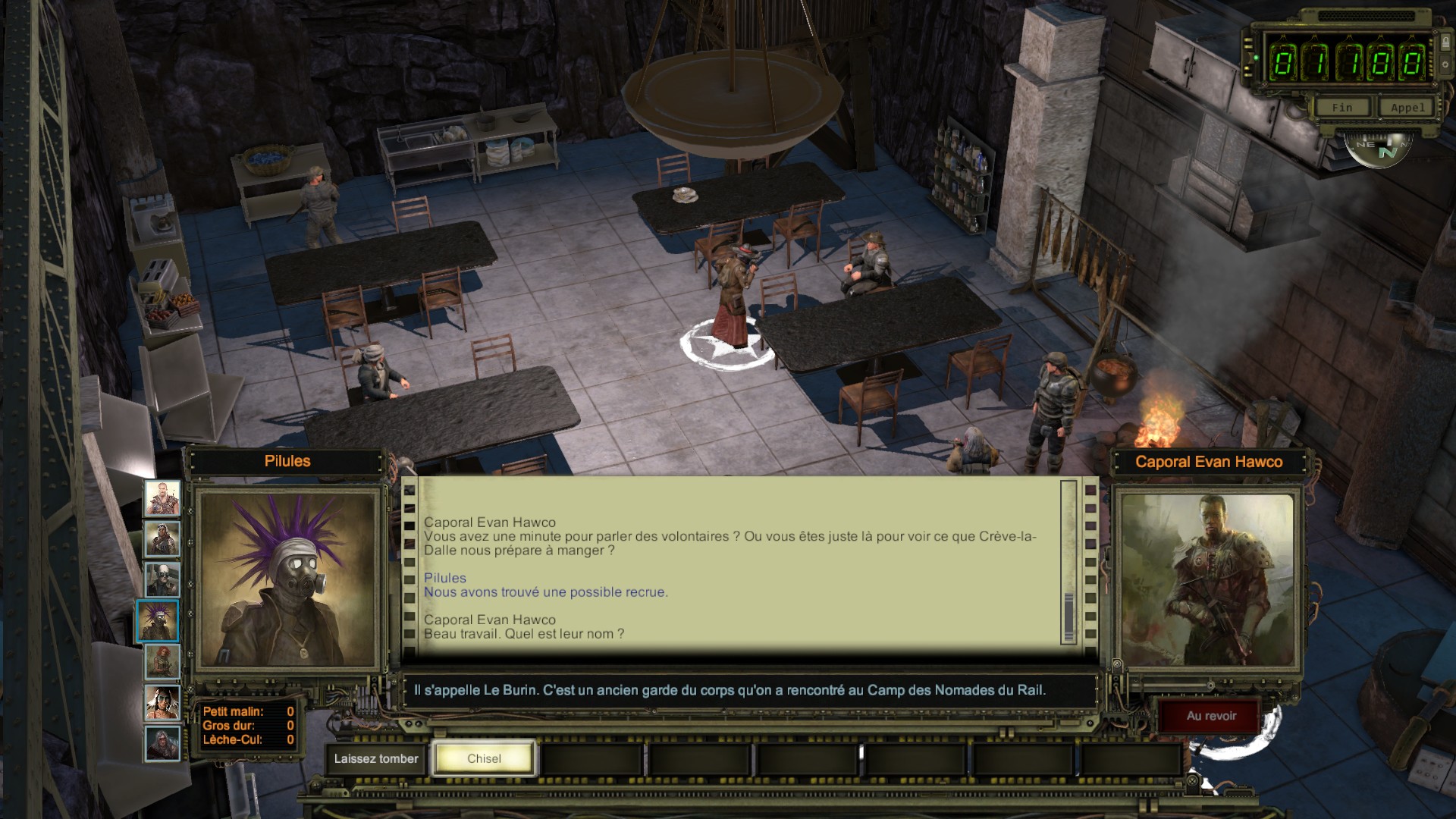Image resolution: width=1456 pixels, height=819 pixels.
Task: Activate the 'Appel' radio button
Action: pyautogui.click(x=1407, y=108)
